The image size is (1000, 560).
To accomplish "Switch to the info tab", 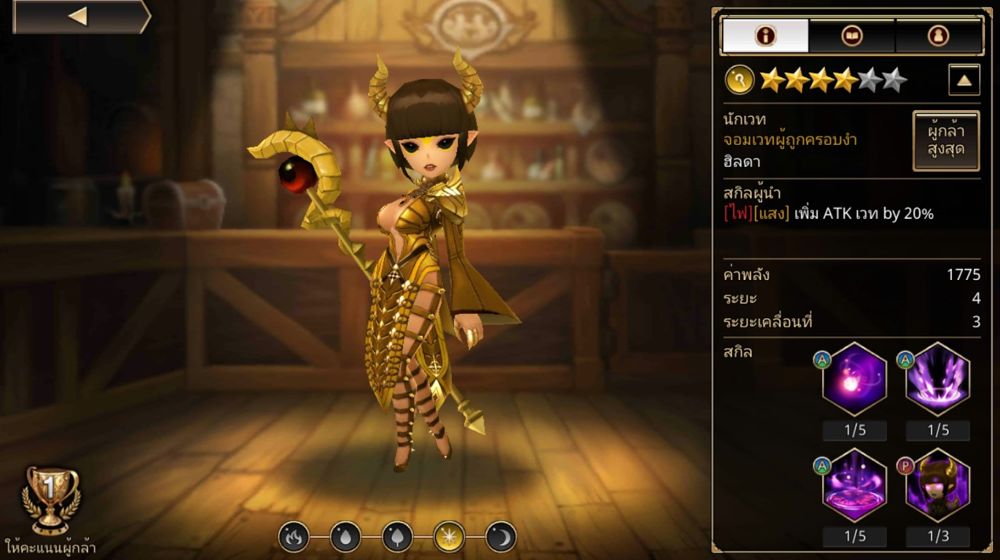I will tap(765, 36).
